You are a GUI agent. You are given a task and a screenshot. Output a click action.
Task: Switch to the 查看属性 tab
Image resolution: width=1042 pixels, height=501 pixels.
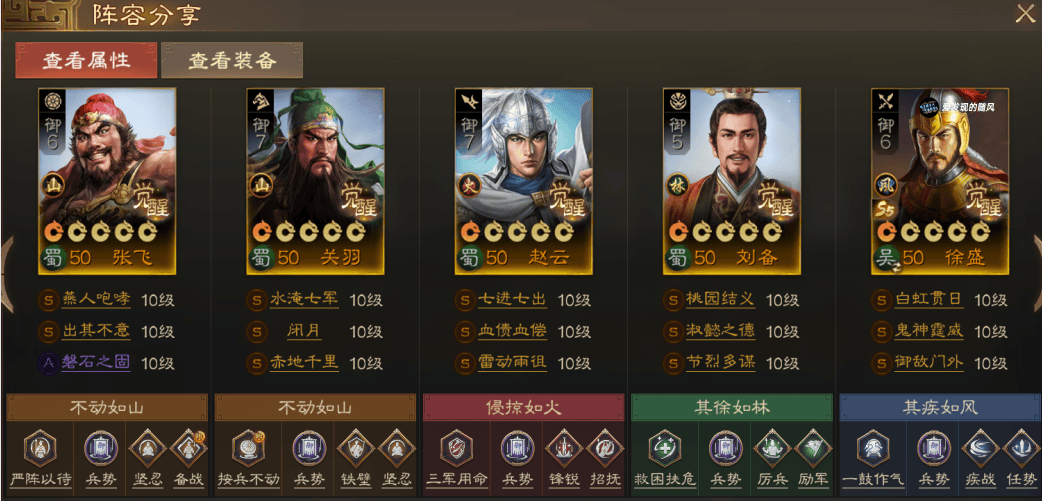[86, 60]
